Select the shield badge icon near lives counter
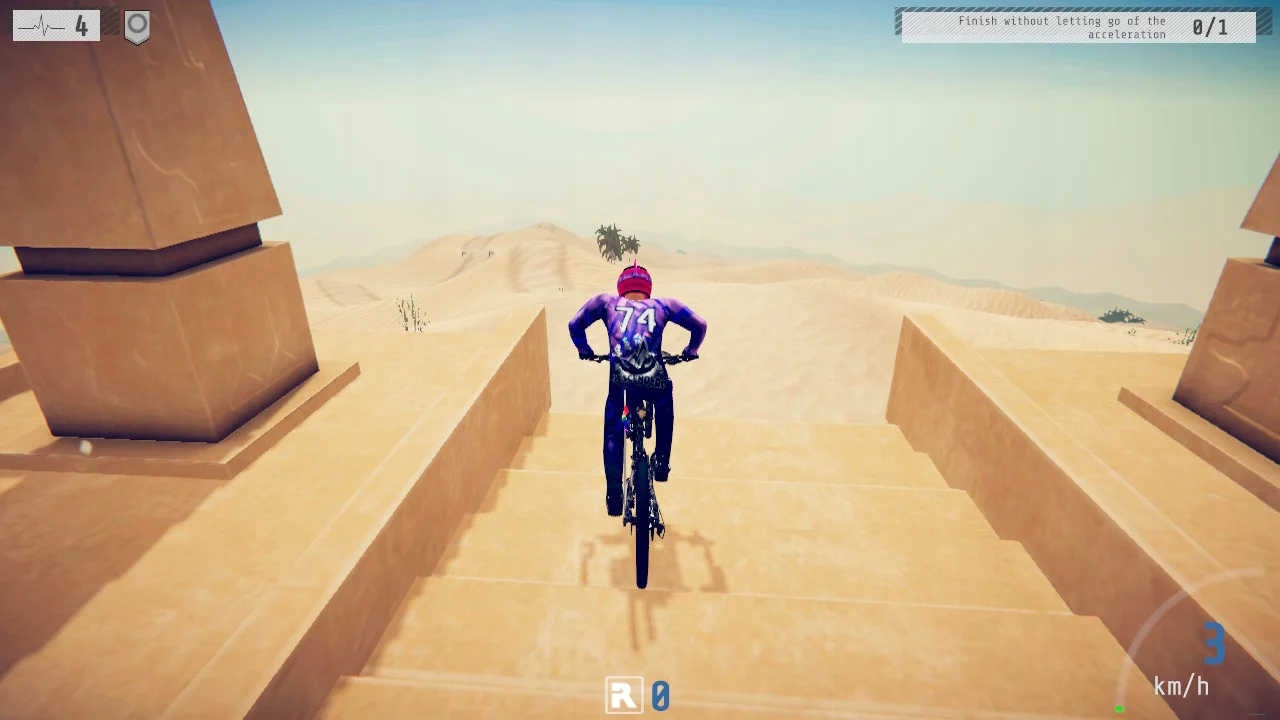The image size is (1280, 720). click(x=139, y=25)
